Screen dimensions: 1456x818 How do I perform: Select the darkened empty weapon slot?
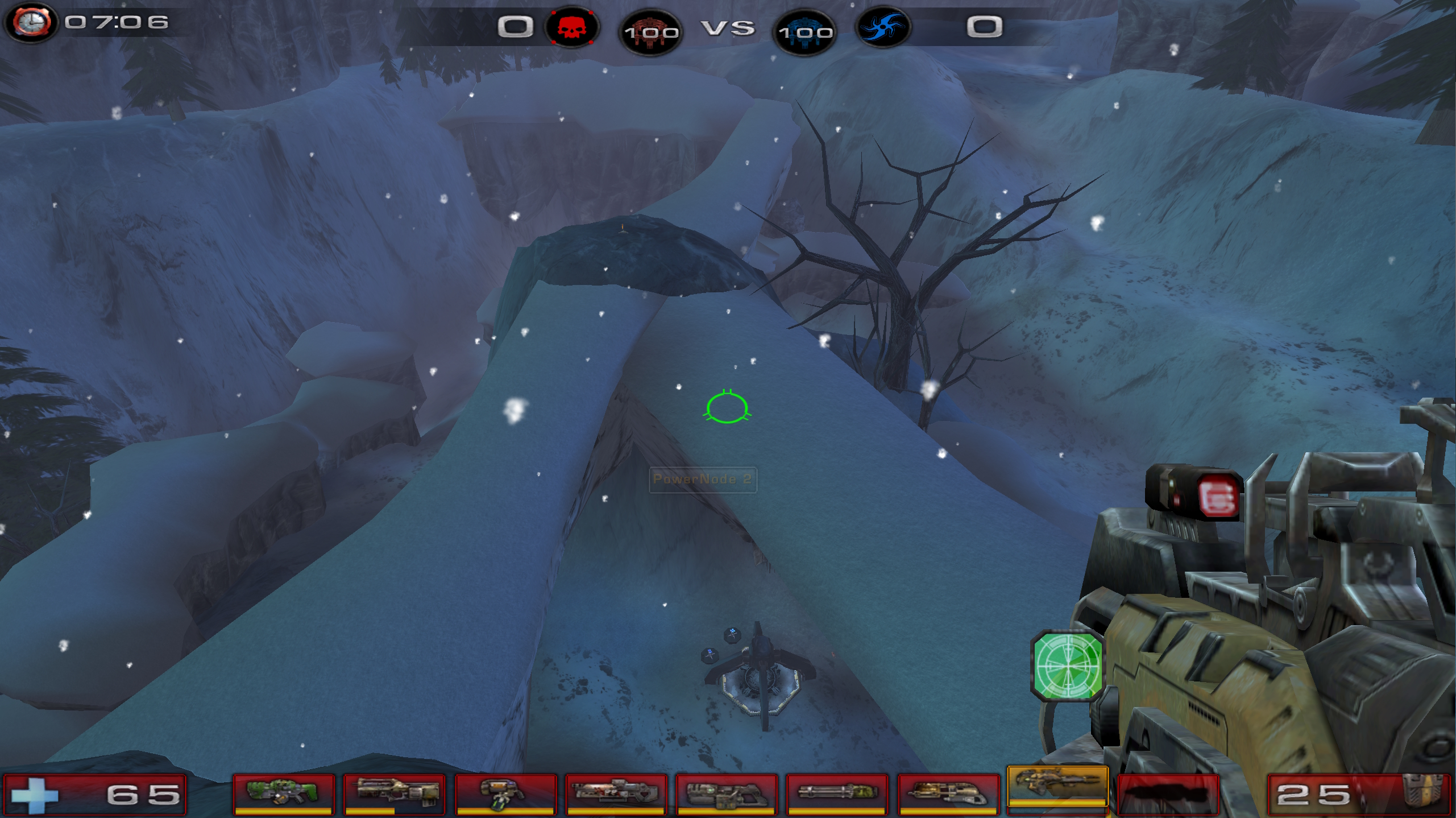pos(1168,792)
